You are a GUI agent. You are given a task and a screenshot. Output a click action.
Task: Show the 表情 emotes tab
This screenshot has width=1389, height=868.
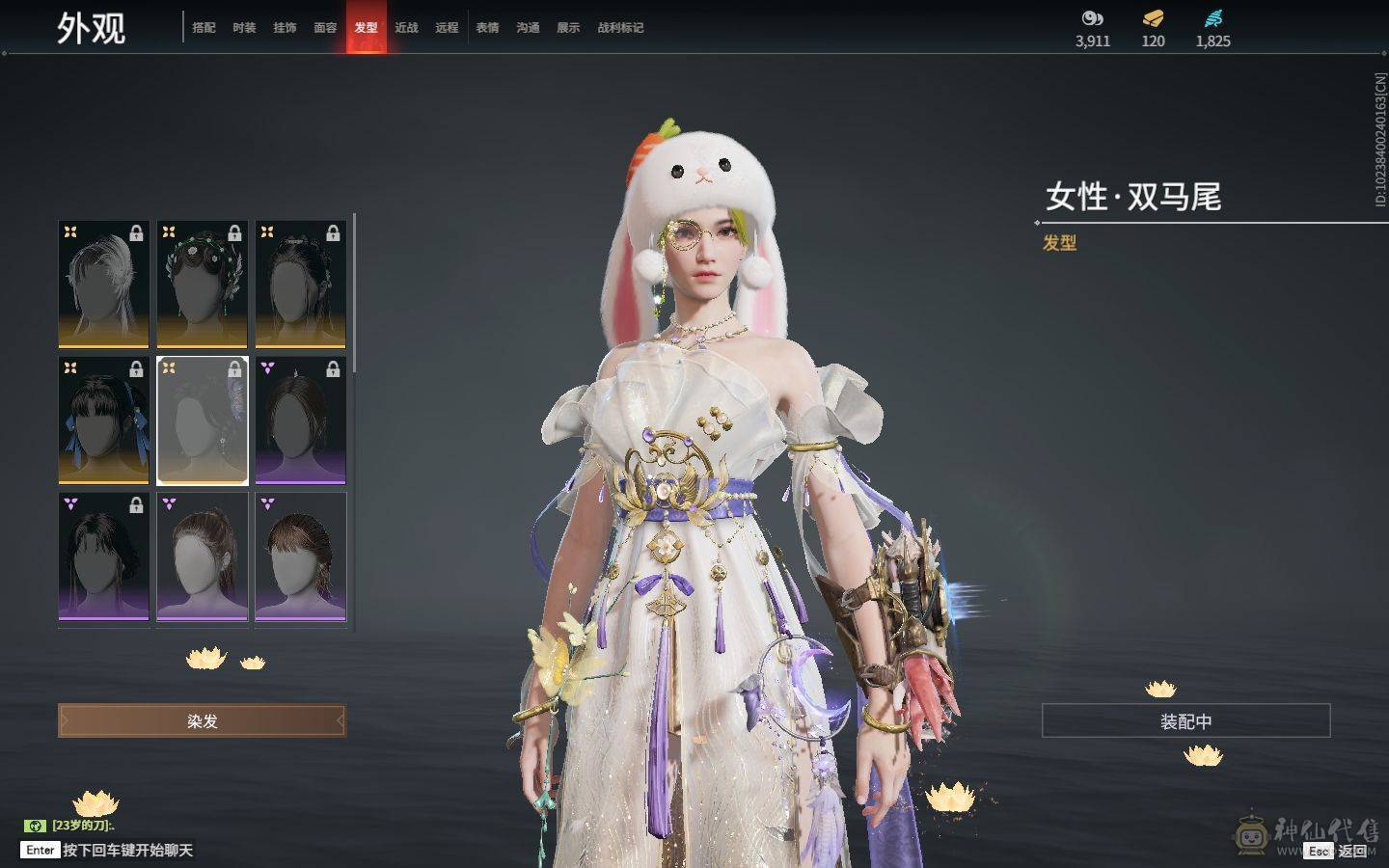click(x=487, y=28)
